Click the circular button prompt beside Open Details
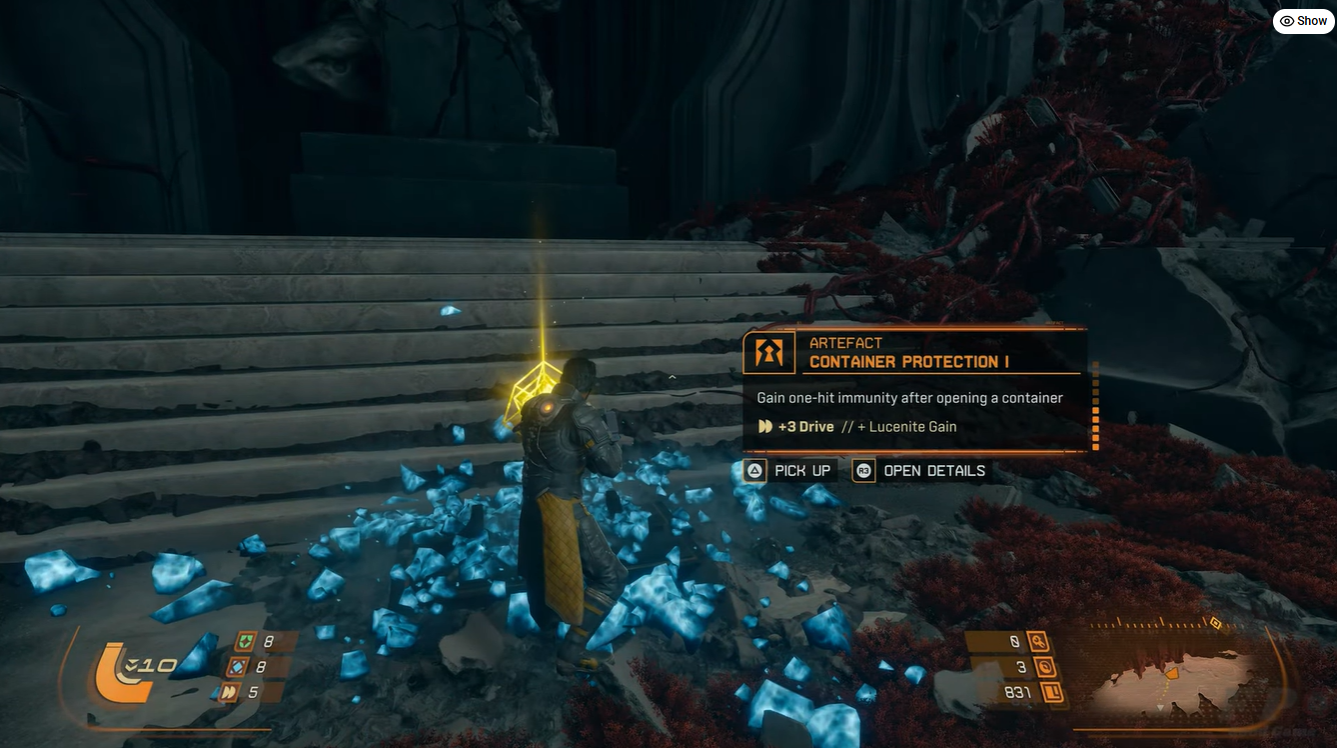Viewport: 1337px width, 748px height. (x=862, y=470)
